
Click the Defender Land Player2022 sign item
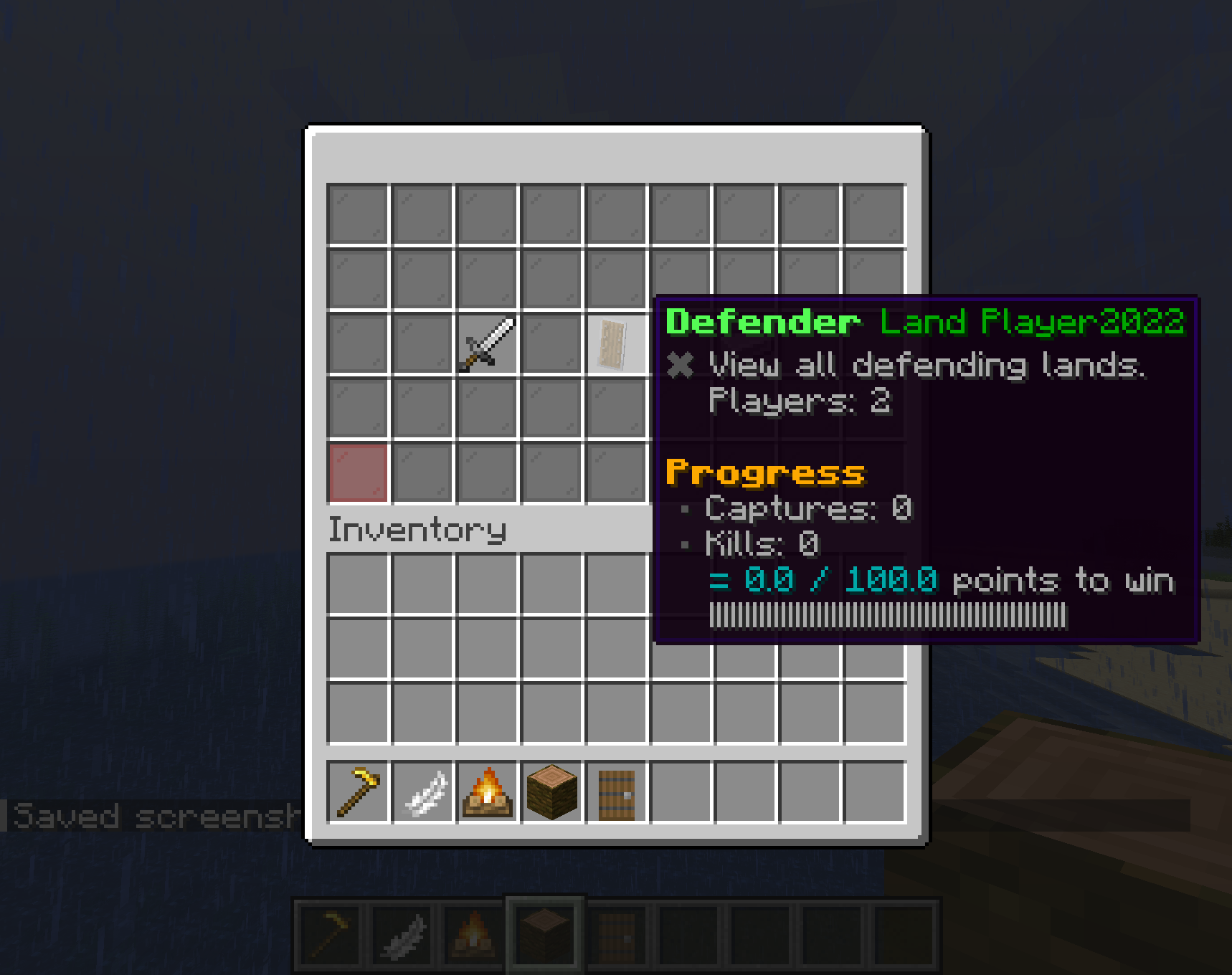(x=614, y=343)
